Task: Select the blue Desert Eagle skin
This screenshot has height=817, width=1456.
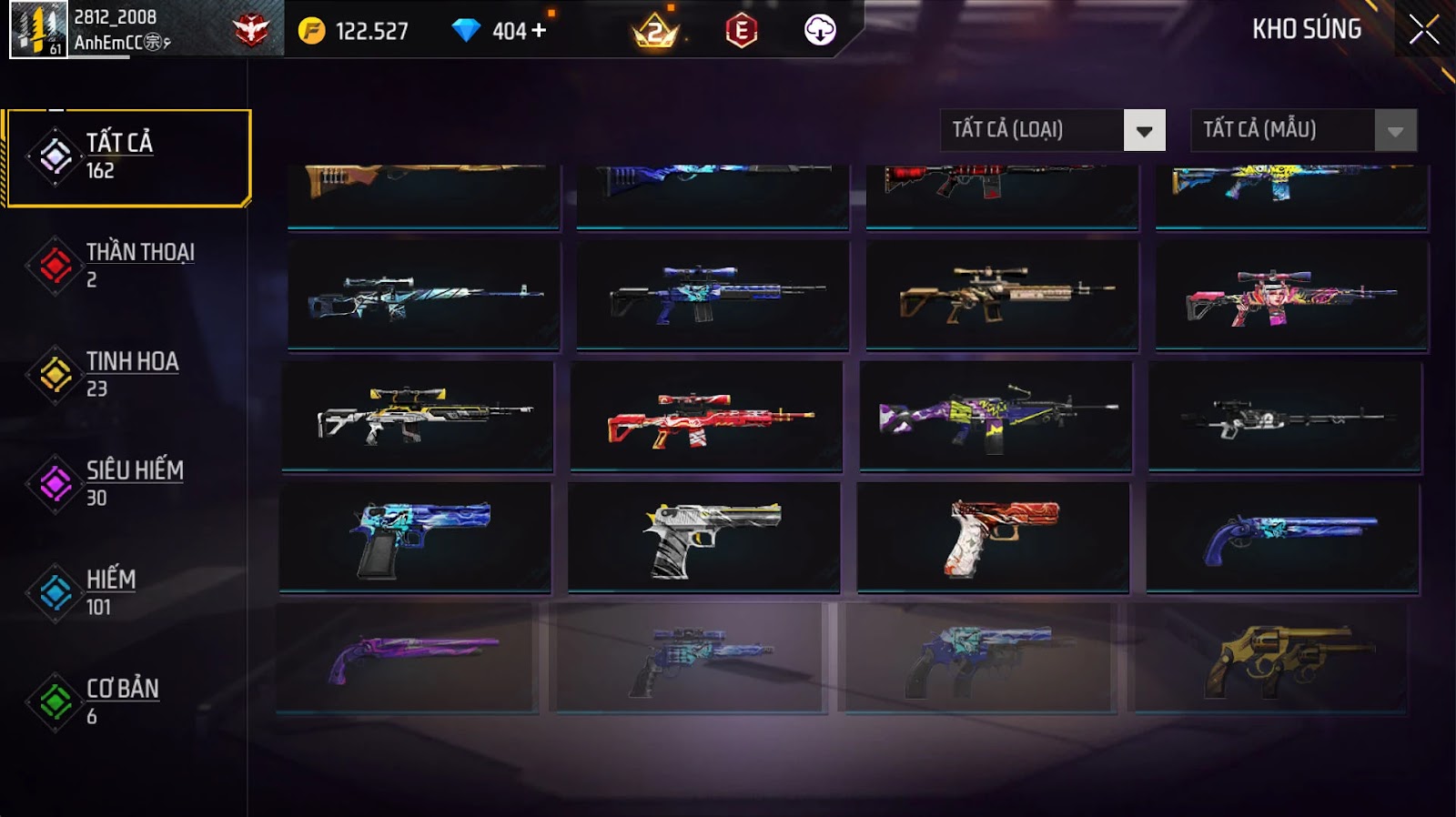Action: [415, 538]
